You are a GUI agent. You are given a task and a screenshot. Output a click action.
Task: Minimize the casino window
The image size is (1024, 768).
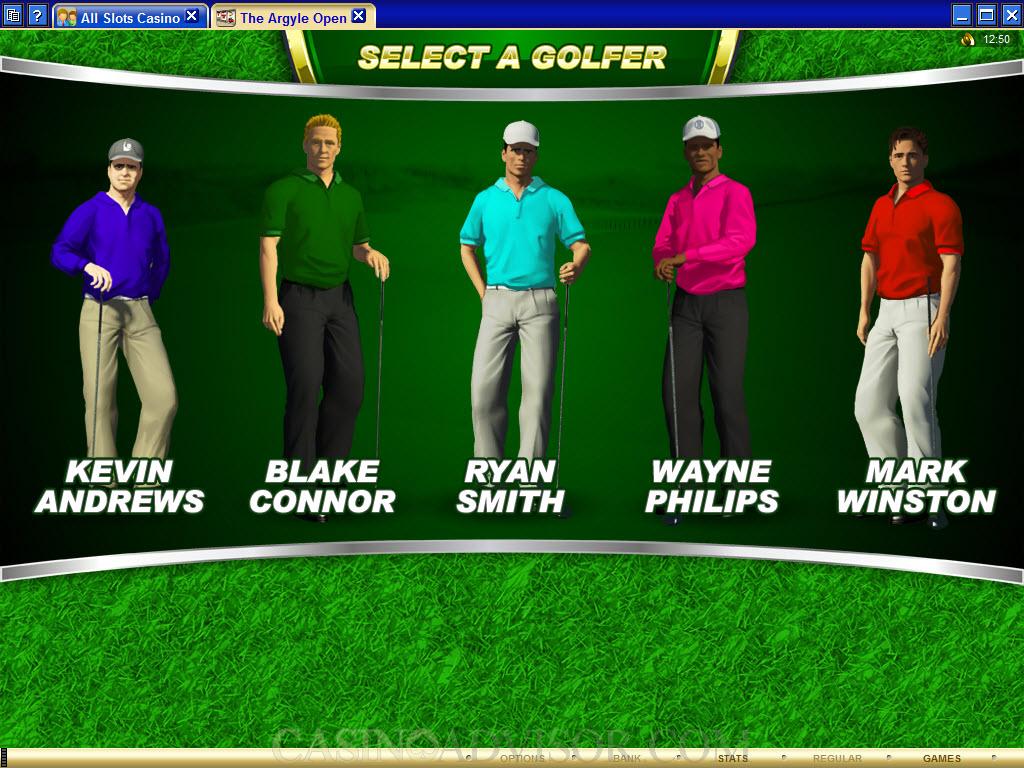pos(962,15)
